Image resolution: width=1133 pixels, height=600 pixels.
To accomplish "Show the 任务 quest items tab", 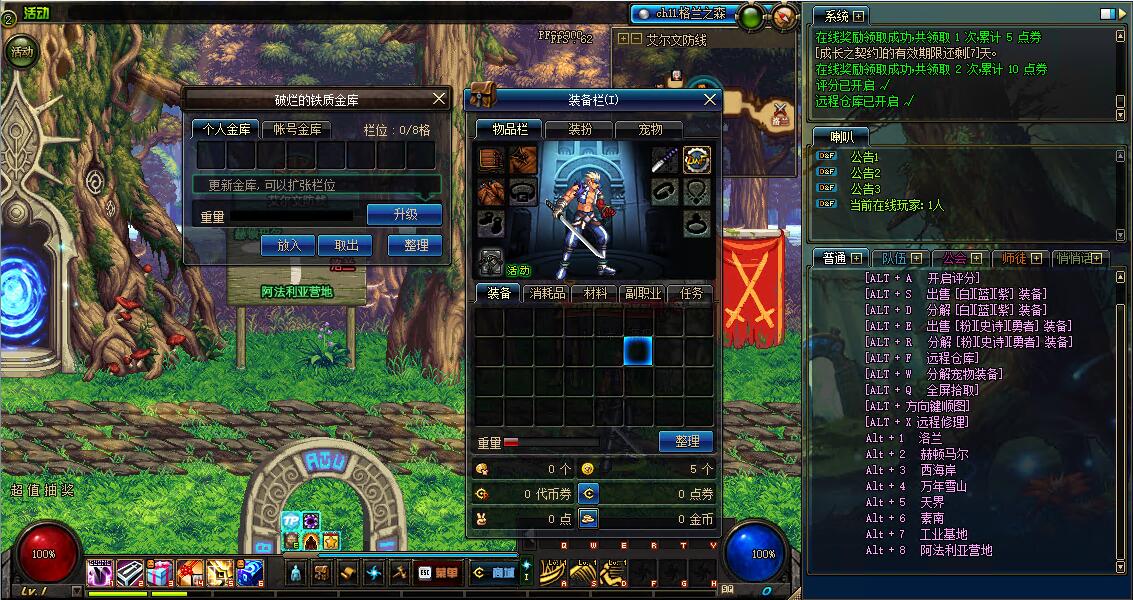I will click(x=691, y=293).
